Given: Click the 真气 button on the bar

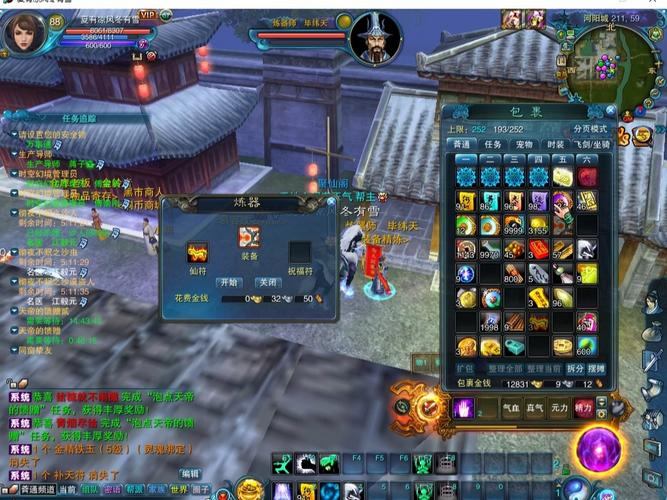Looking at the screenshot, I should [x=535, y=408].
